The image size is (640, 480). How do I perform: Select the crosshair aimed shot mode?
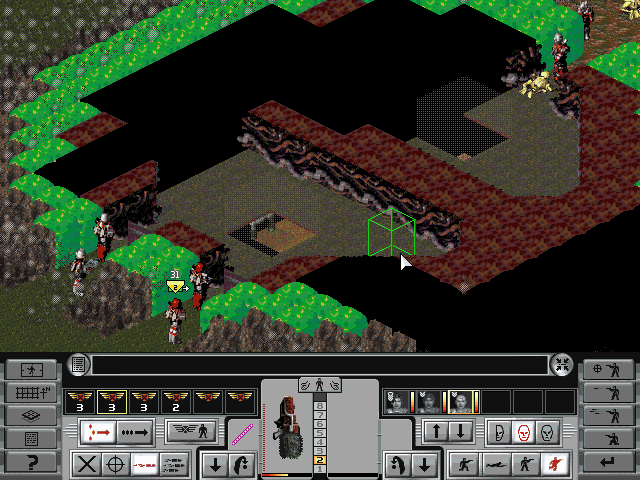[116, 464]
